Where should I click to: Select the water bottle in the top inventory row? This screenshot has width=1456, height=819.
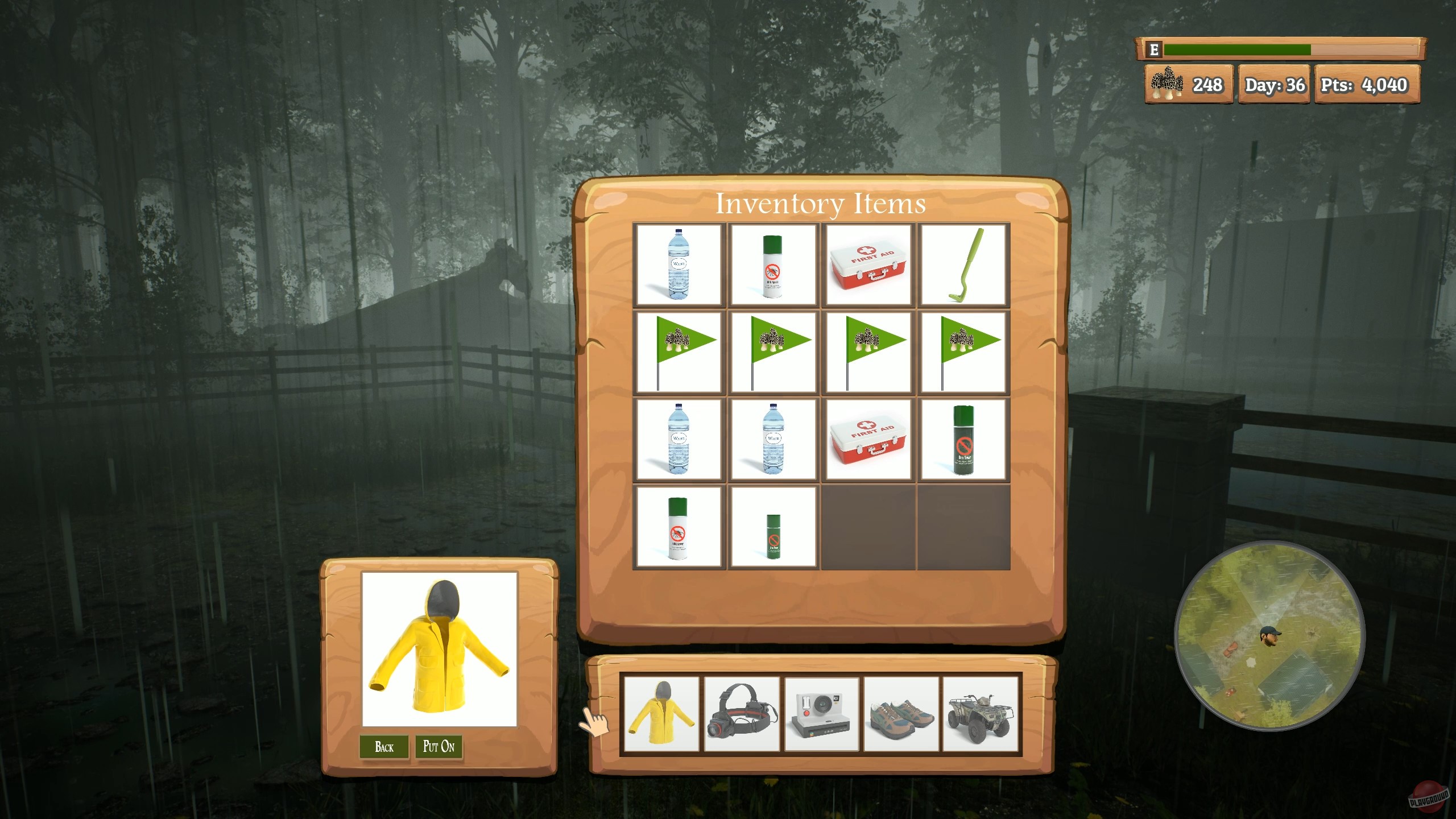click(680, 263)
